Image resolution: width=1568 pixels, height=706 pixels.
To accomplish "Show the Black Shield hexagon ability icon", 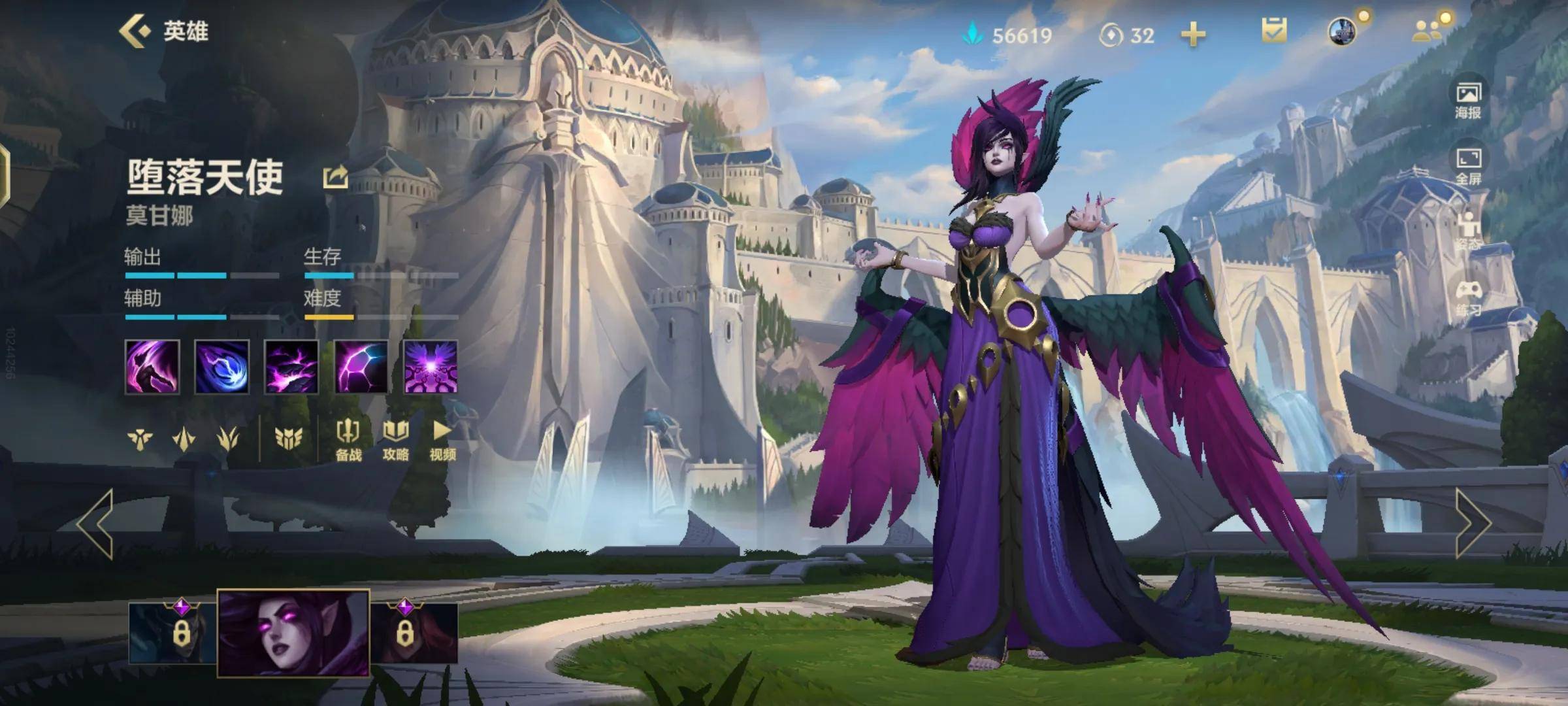I will [361, 367].
